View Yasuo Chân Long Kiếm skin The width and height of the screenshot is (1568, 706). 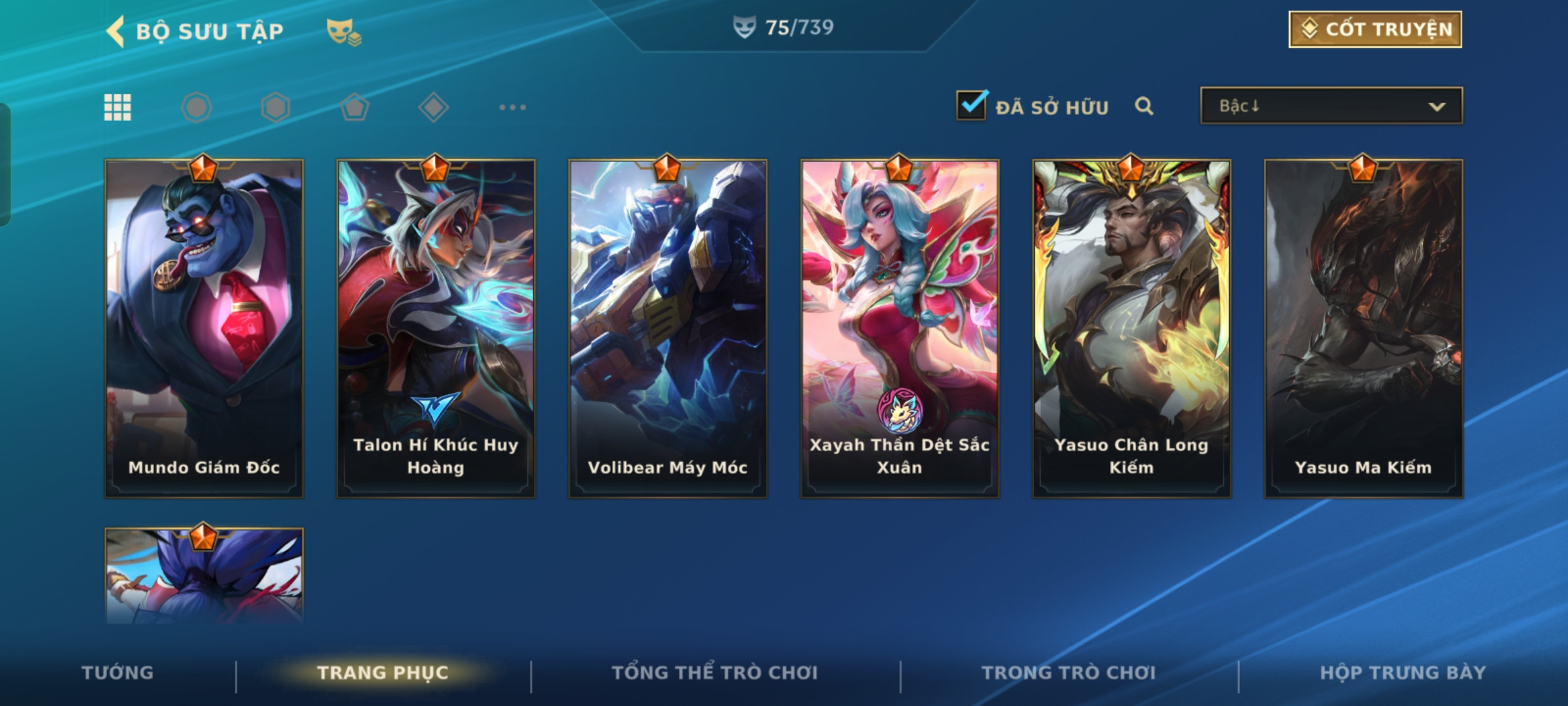(x=1132, y=328)
